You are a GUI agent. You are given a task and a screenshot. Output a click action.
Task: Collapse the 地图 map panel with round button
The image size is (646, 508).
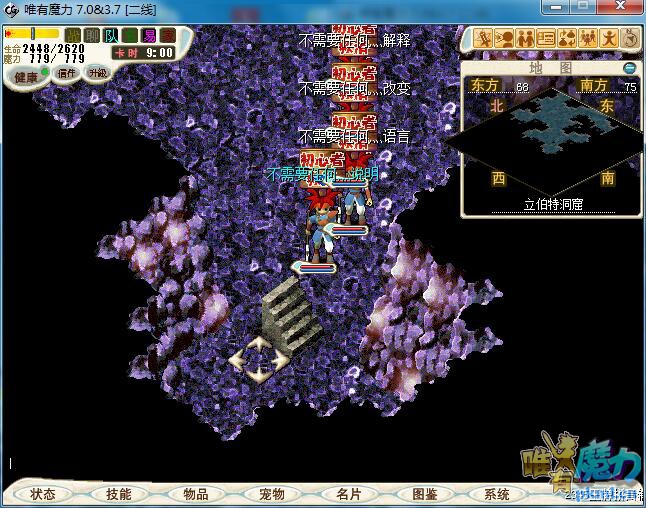coord(629,68)
